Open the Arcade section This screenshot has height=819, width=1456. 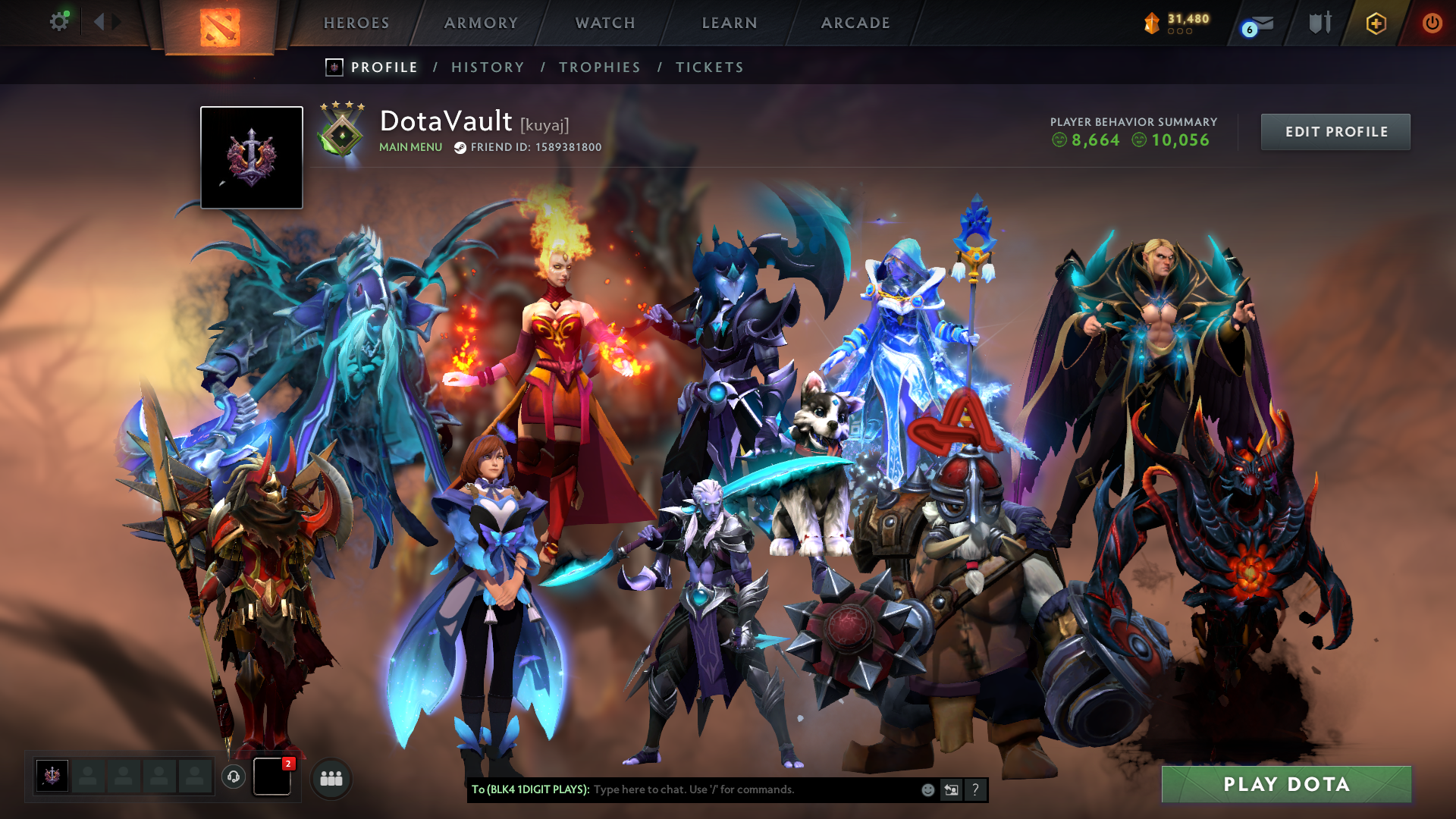[855, 23]
